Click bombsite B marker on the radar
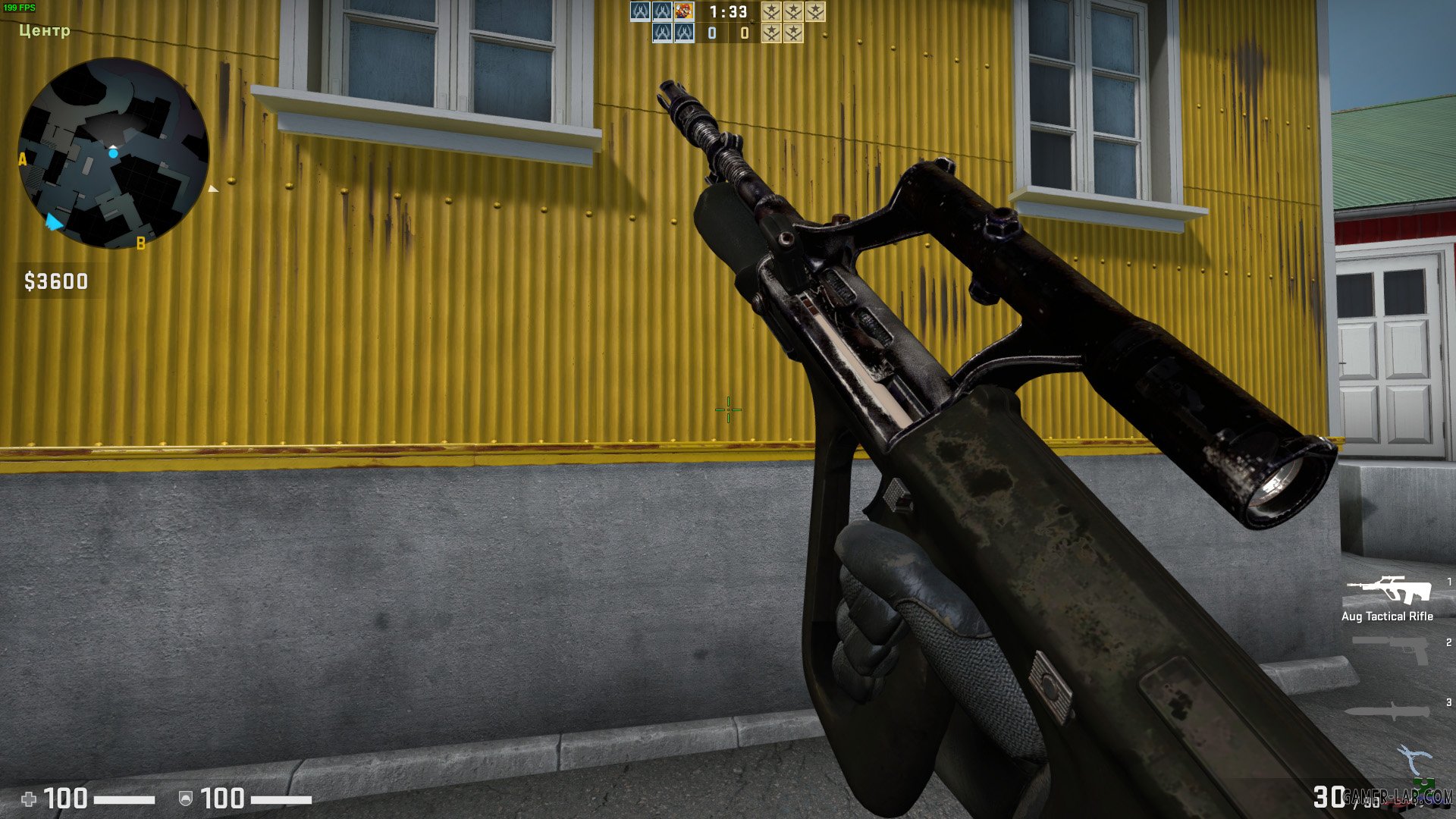Screen dimensions: 1456x819 (x=140, y=243)
